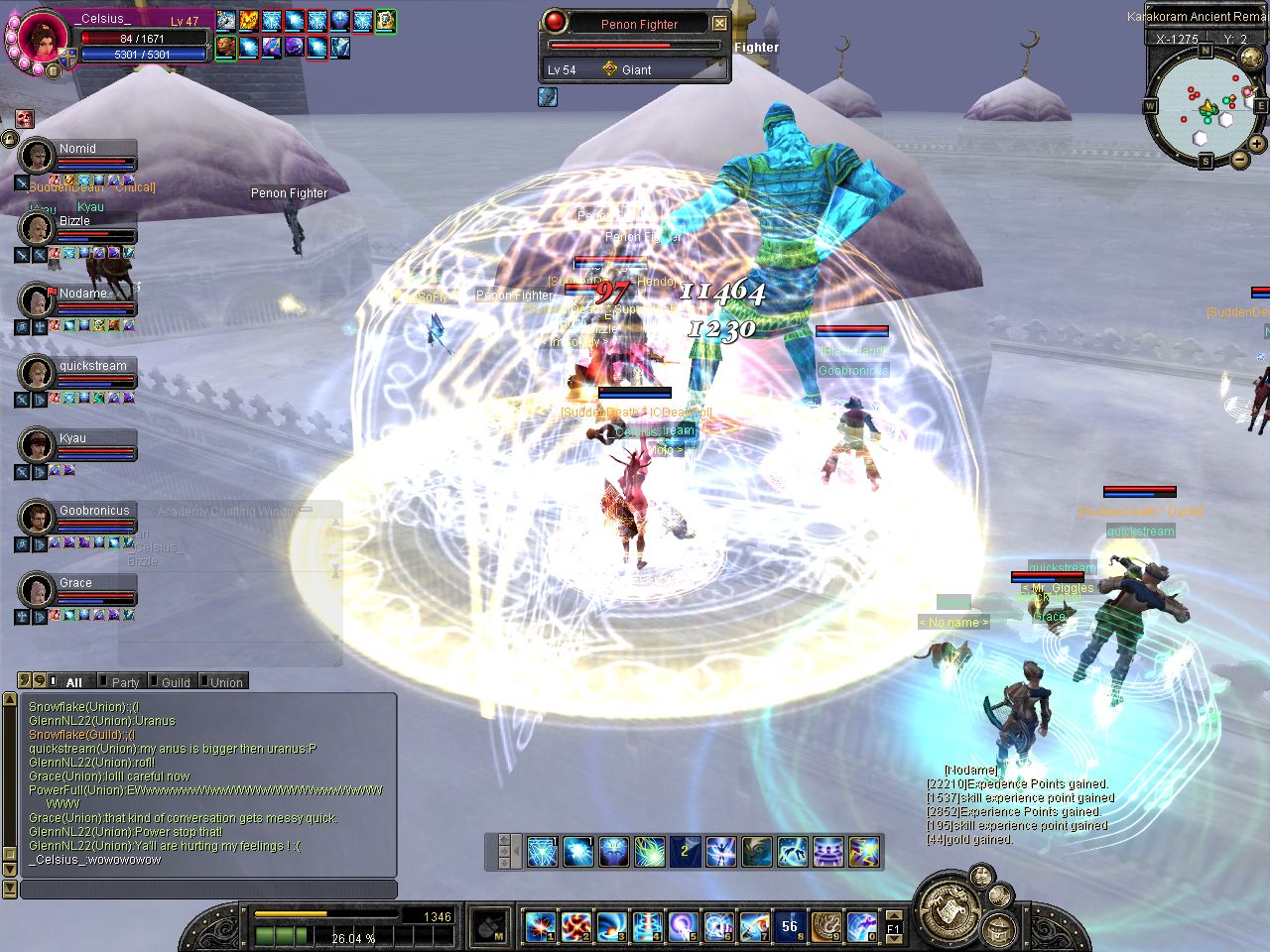Select party member Nomid's portrait
The width and height of the screenshot is (1270, 952).
37,156
